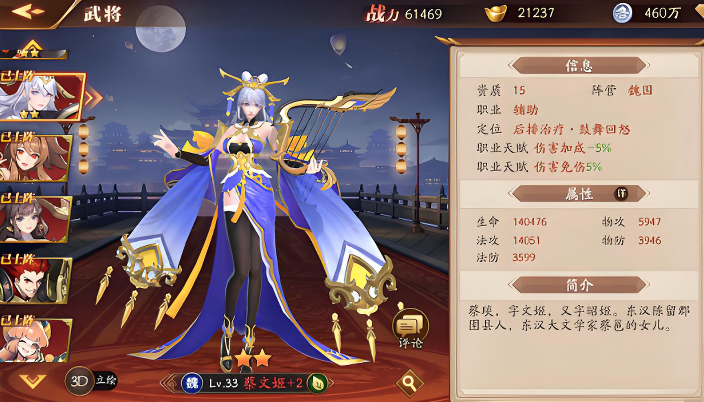This screenshot has height=402, width=704.
Task: Expand hero list with down arrow
Action: tap(33, 380)
